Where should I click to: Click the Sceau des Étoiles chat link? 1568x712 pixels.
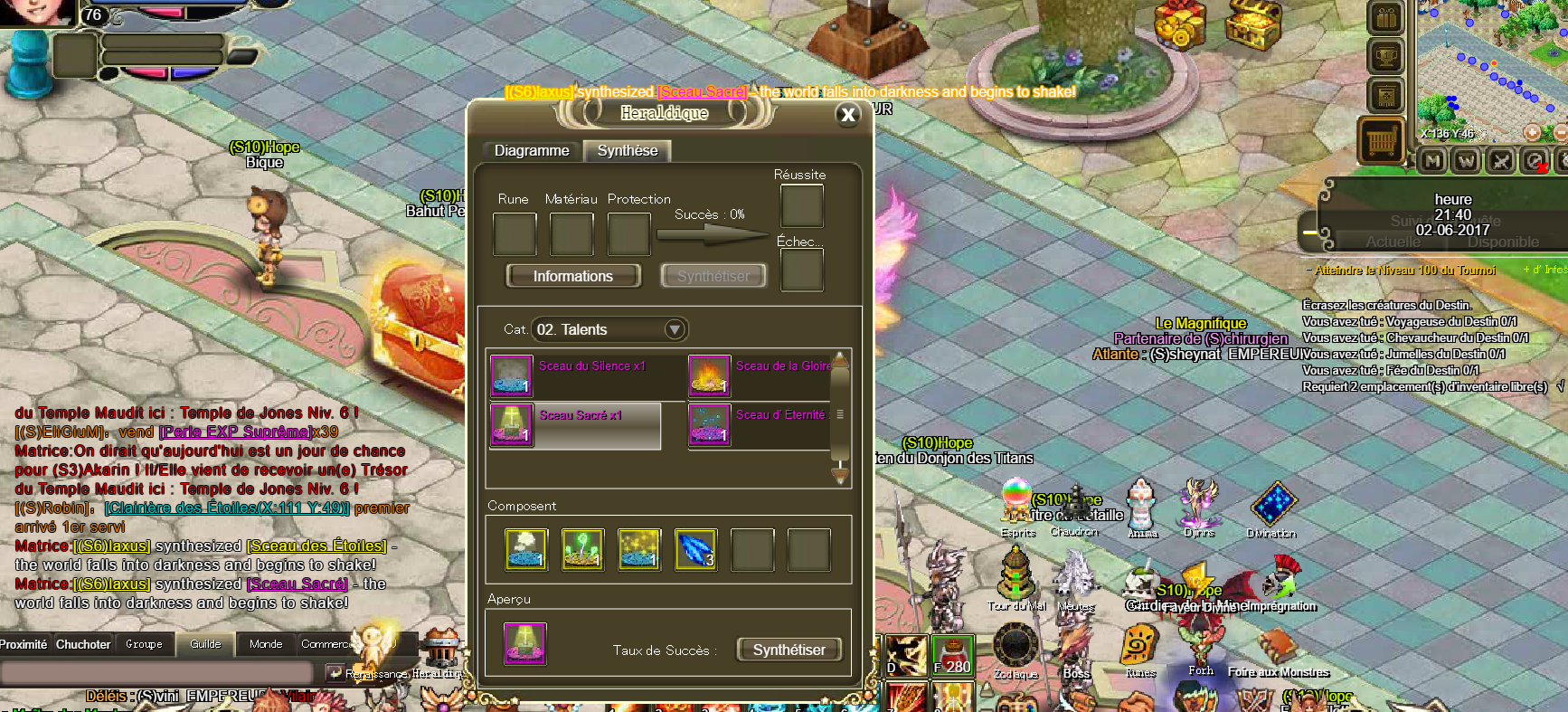click(x=316, y=546)
